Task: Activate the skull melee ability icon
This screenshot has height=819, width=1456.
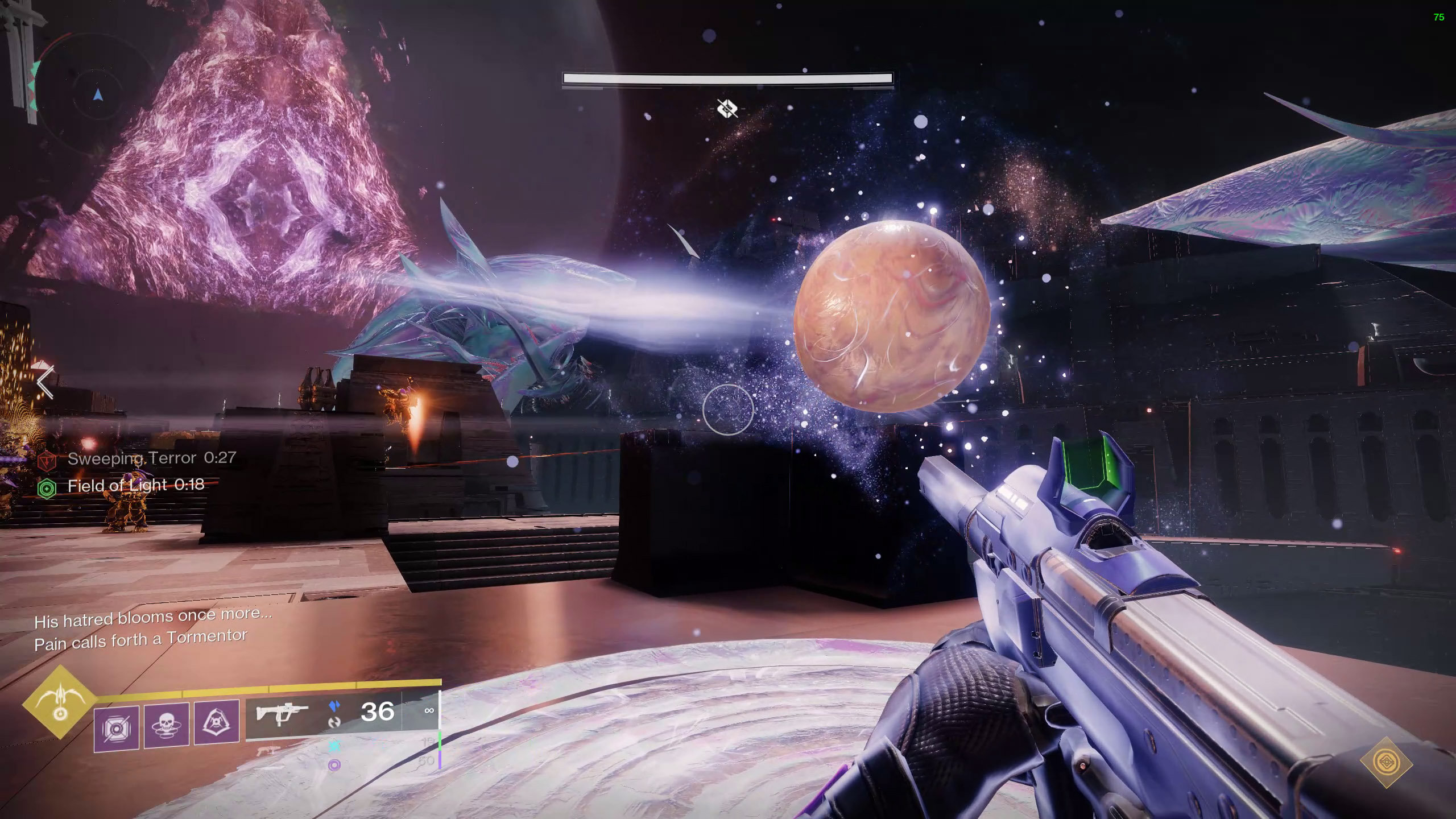Action: [167, 725]
